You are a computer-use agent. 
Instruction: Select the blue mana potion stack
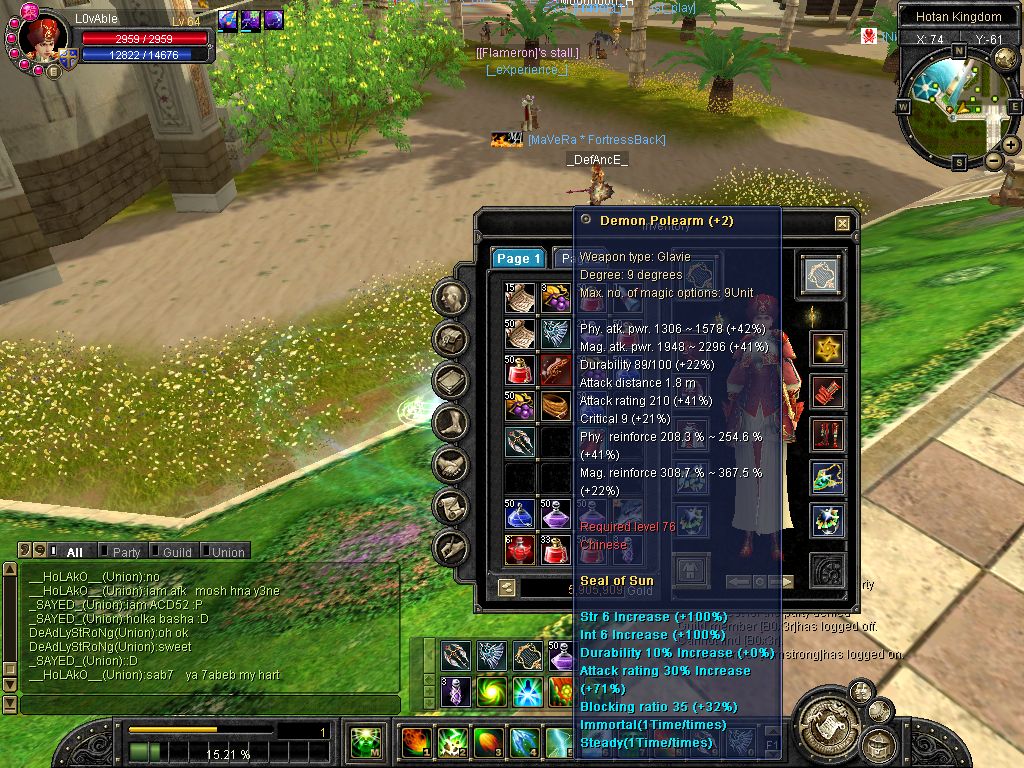tap(520, 515)
